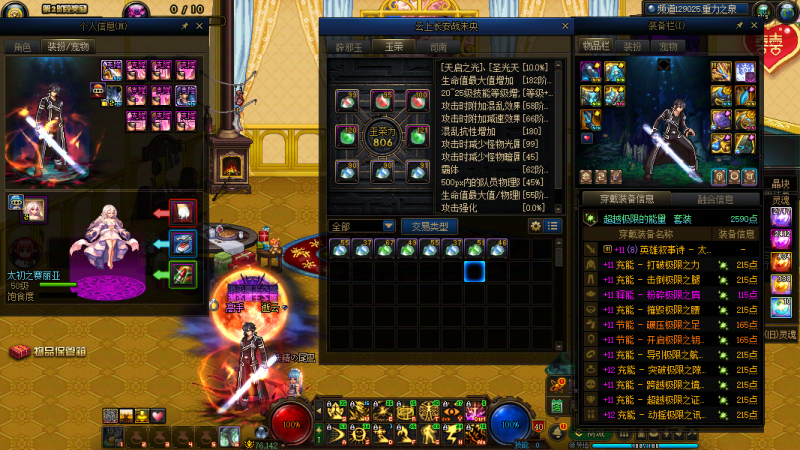
Task: Close the 个人信息 personal info window
Action: [198, 24]
